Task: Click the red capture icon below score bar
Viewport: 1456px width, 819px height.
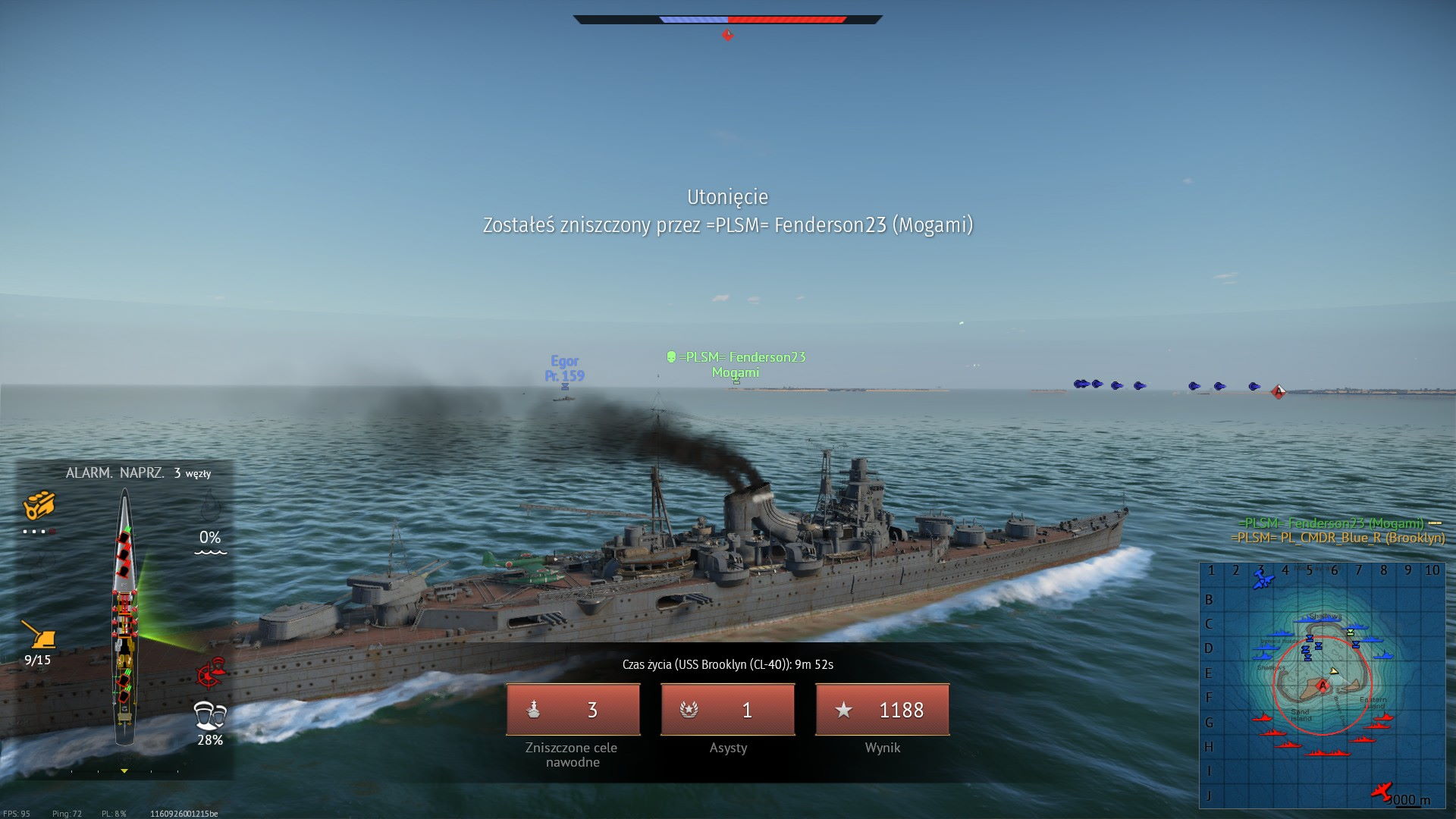Action: point(727,35)
